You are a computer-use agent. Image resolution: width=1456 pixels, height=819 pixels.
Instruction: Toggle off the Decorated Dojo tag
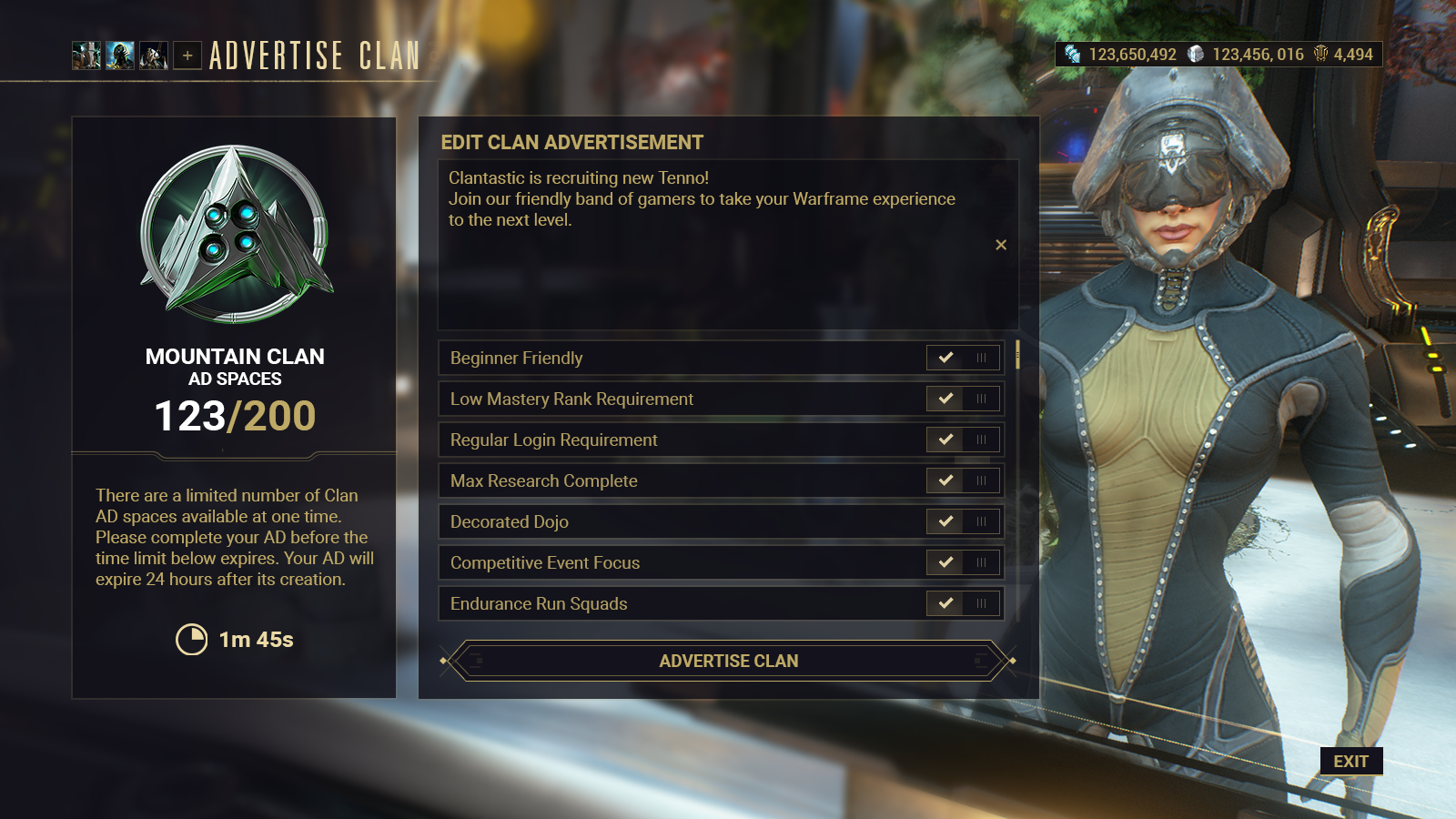(946, 521)
